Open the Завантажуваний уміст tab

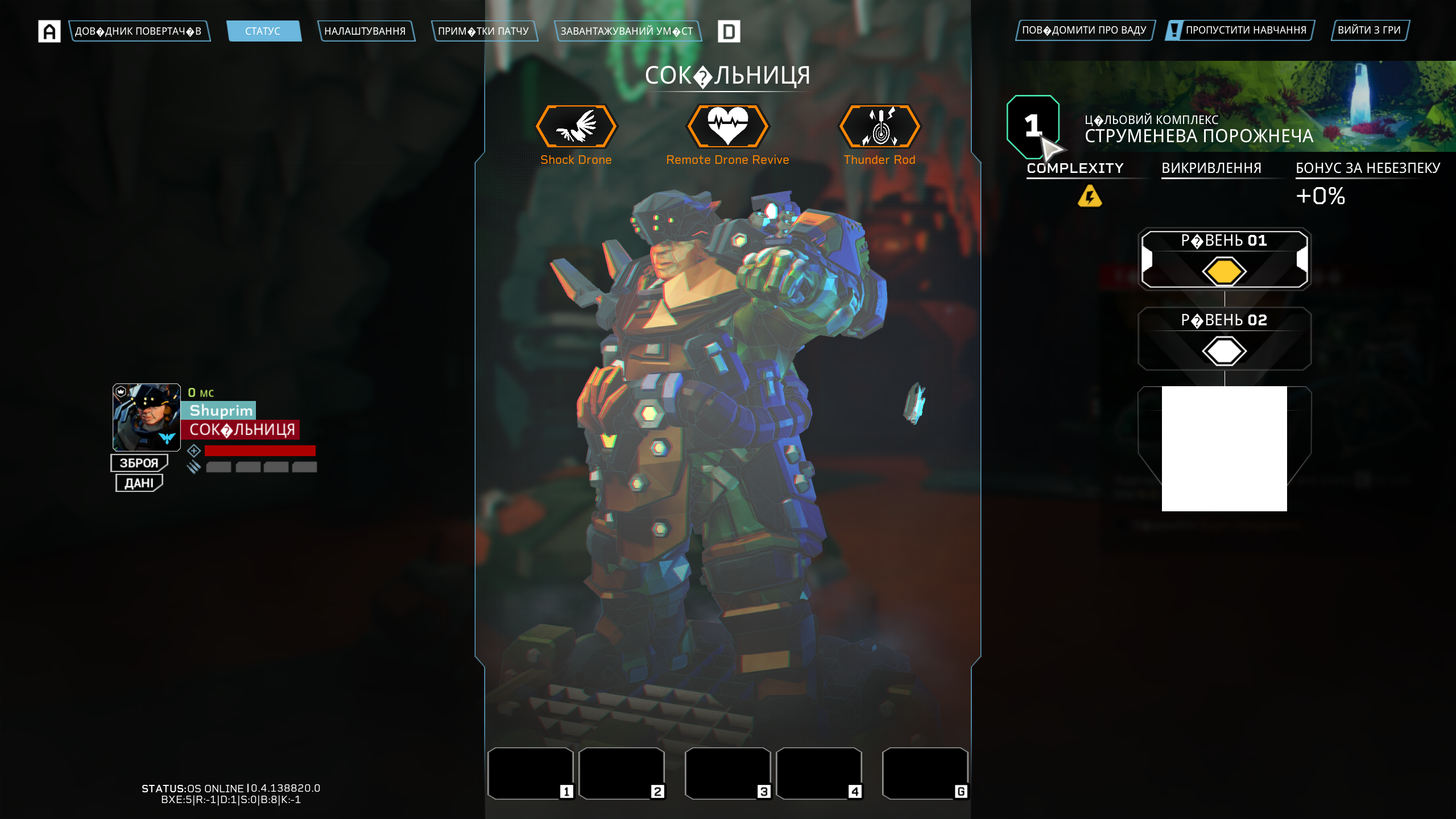pos(627,31)
